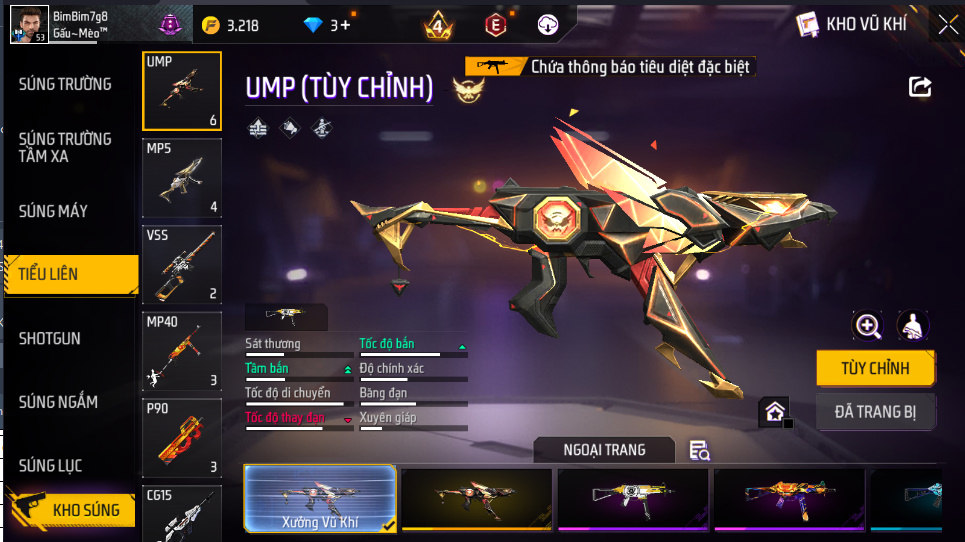965x542 pixels.
Task: Choose the Shotgun category
Action: [x=50, y=339]
